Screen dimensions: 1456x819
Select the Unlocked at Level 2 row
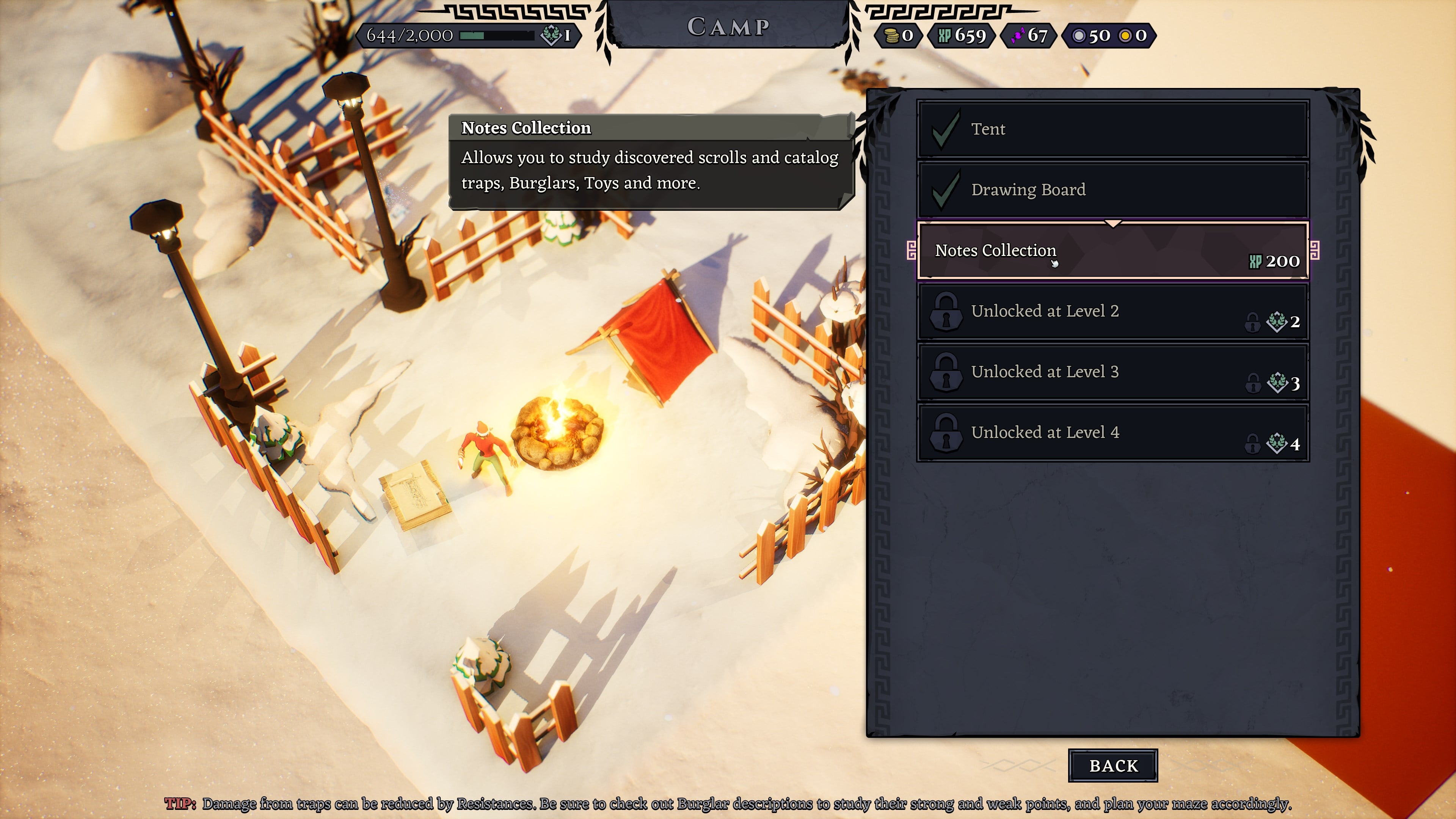1112,311
